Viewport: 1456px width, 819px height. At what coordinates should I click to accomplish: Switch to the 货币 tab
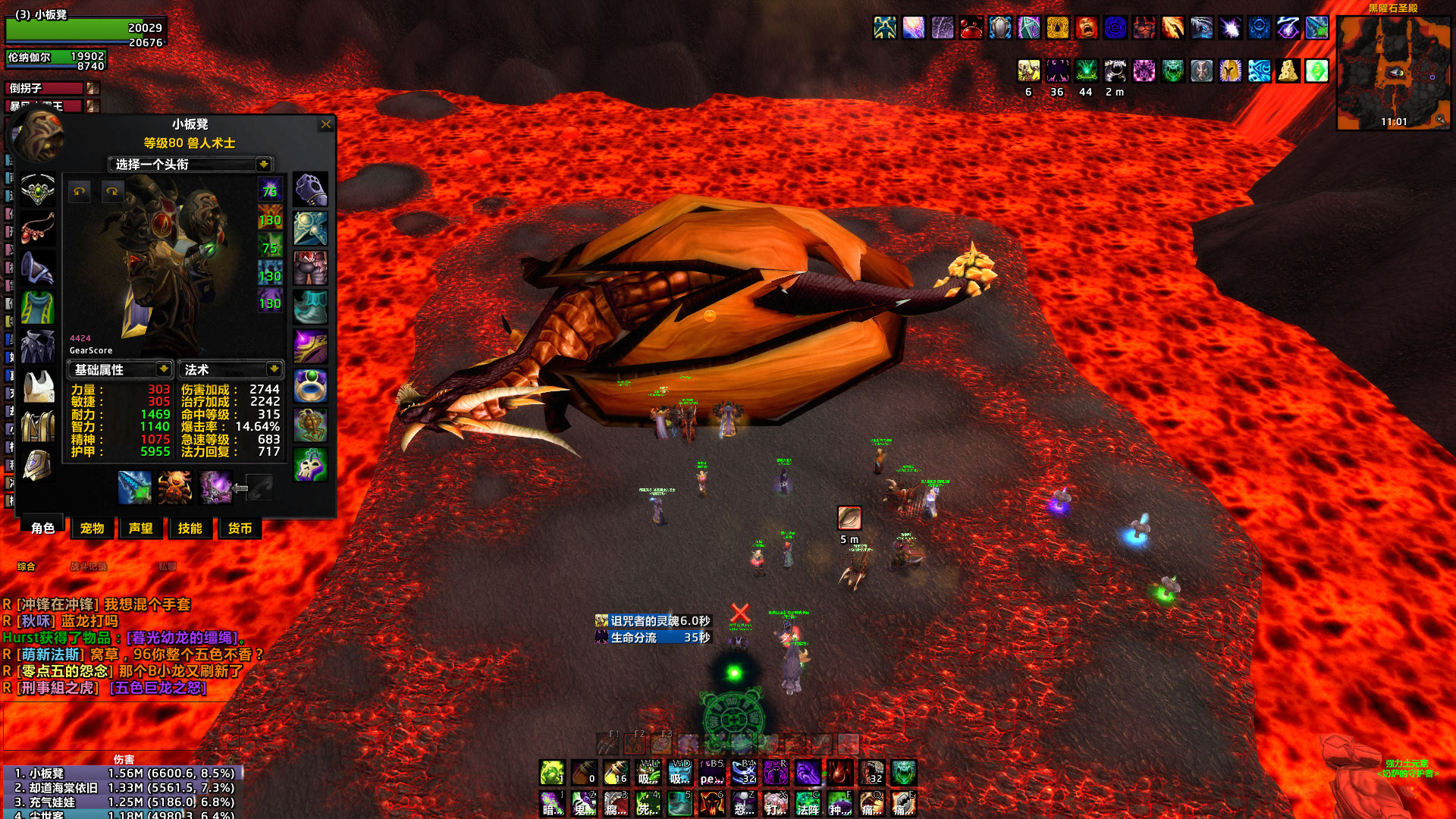click(x=240, y=529)
